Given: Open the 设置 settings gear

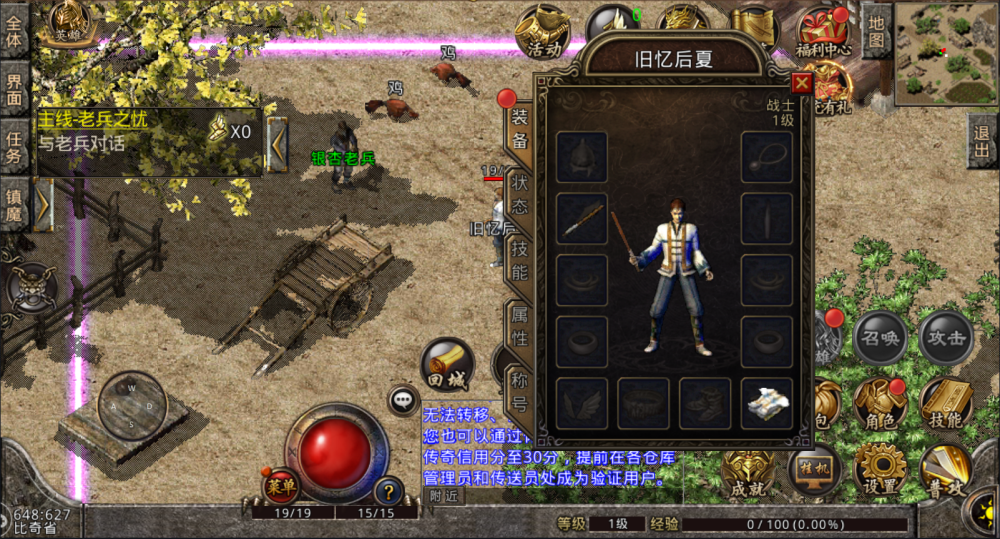Looking at the screenshot, I should 879,468.
